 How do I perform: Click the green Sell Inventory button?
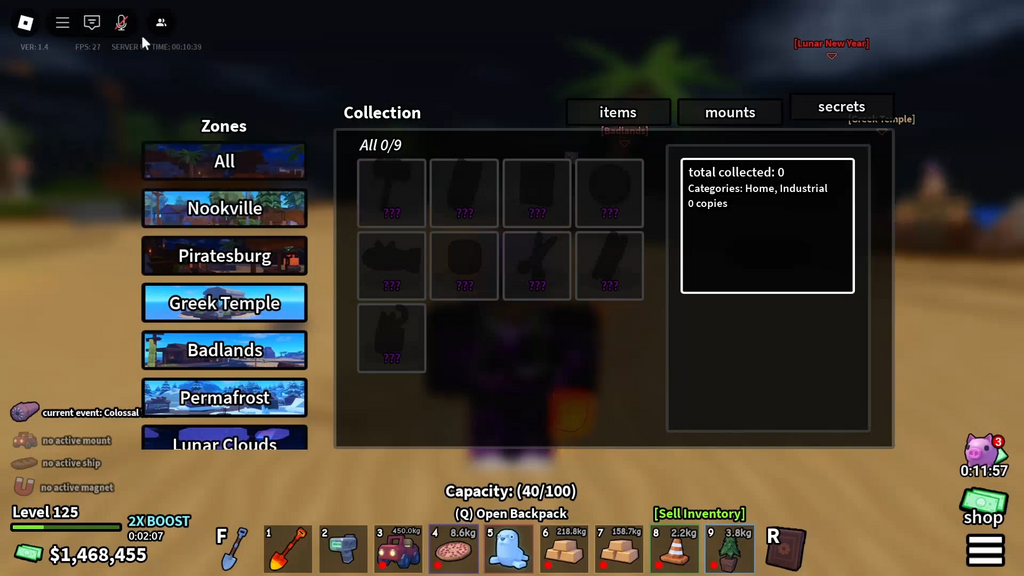coord(700,513)
